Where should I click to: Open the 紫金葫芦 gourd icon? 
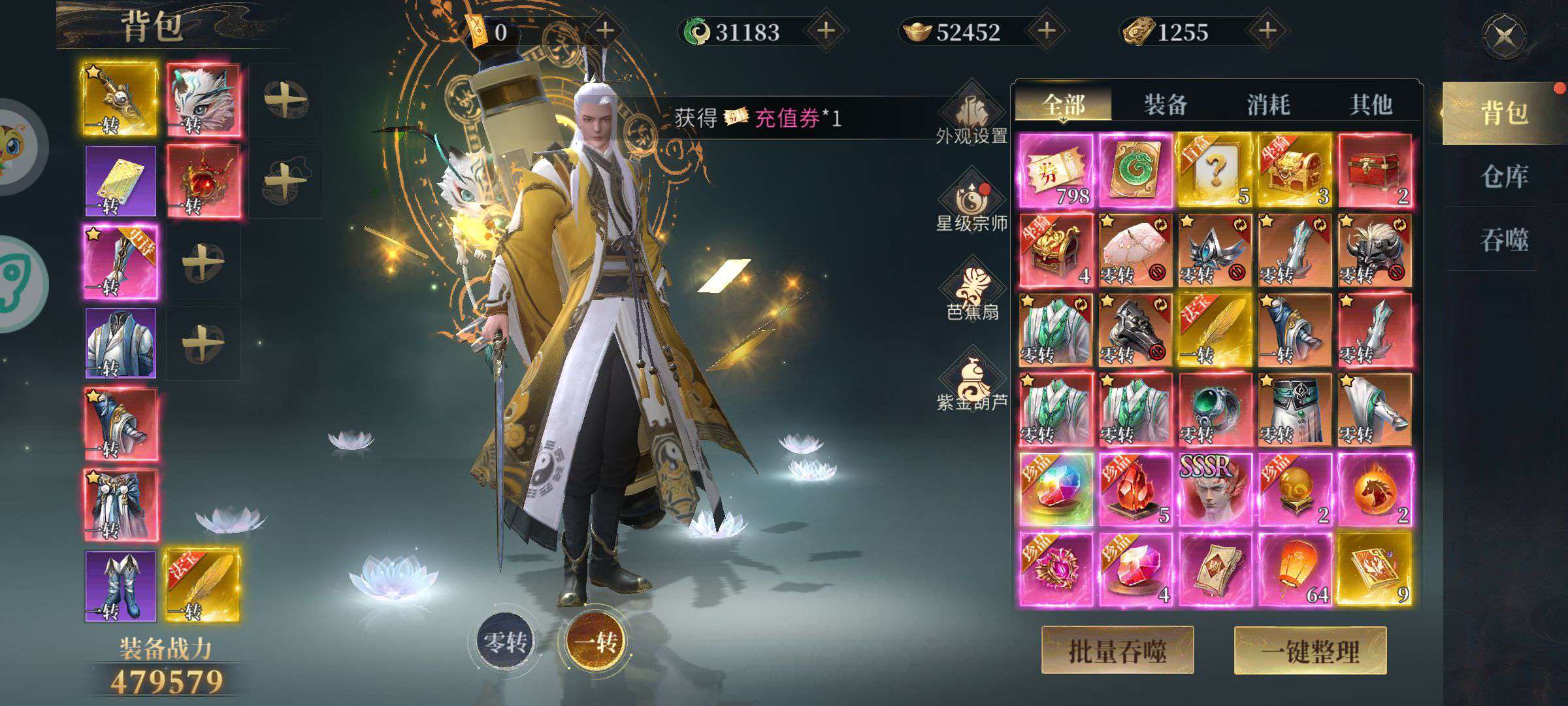972,382
